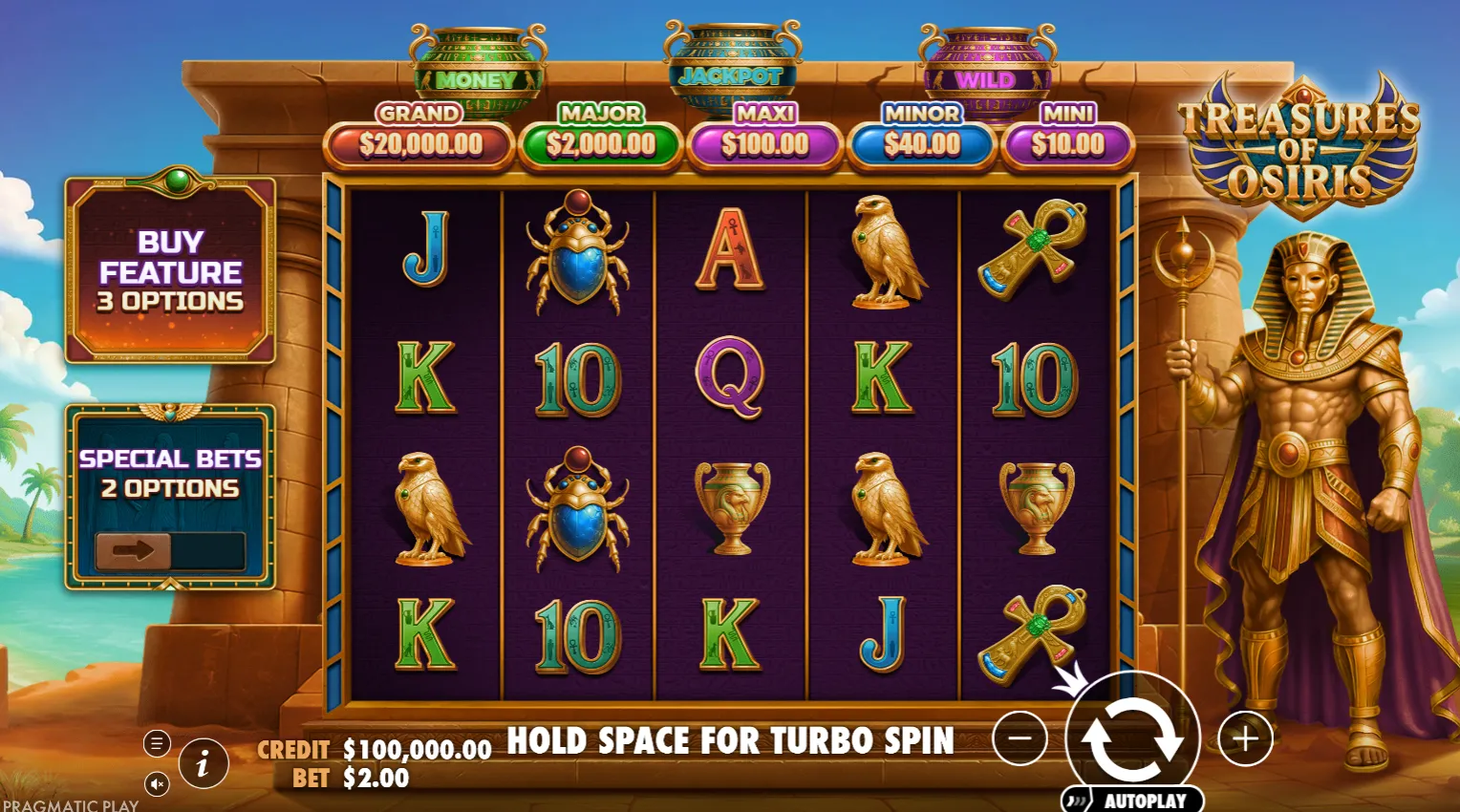Open the Buy Feature options panel
1460x812 pixels.
point(170,270)
